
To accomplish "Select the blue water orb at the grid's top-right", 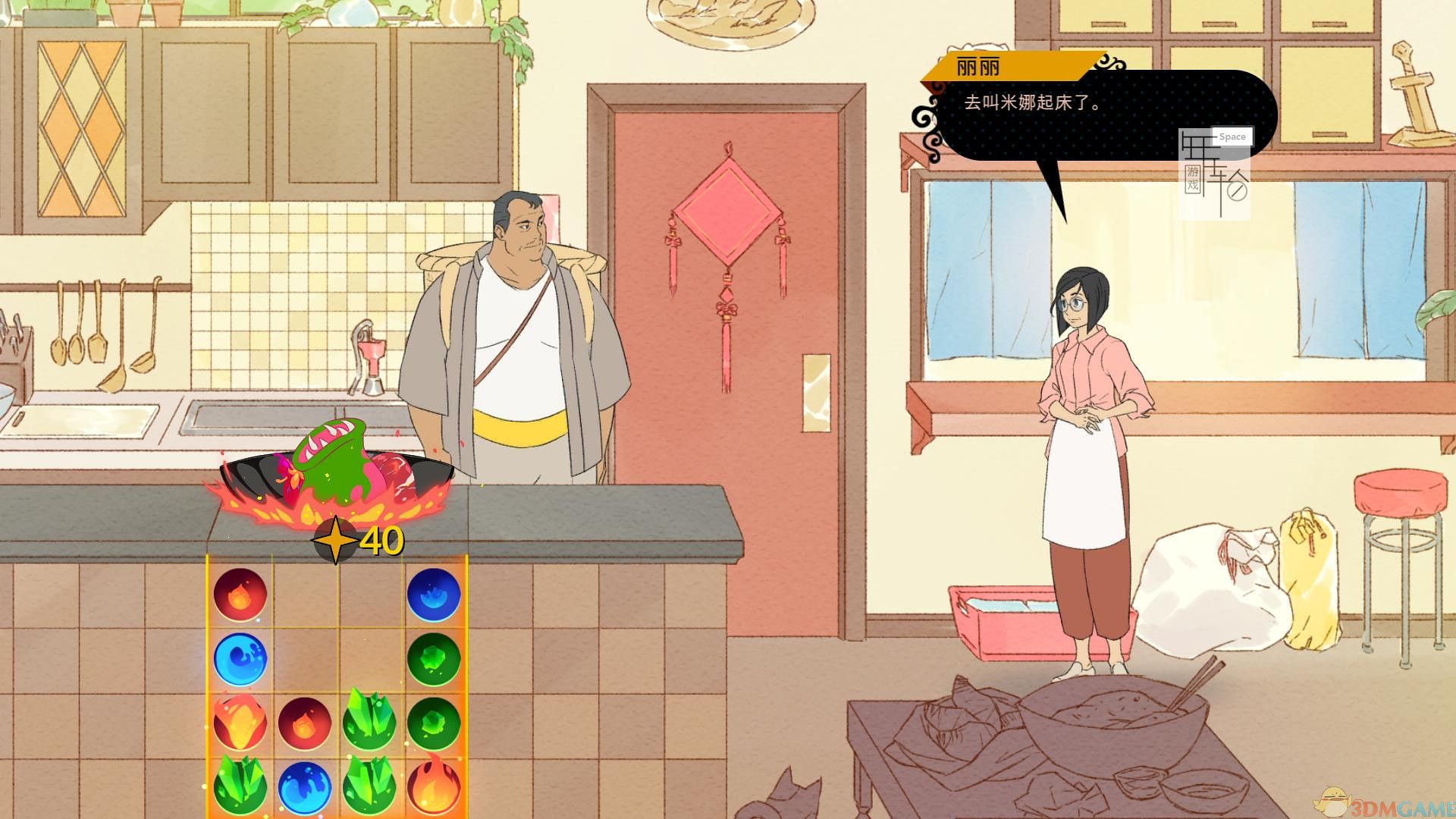I will 435,595.
